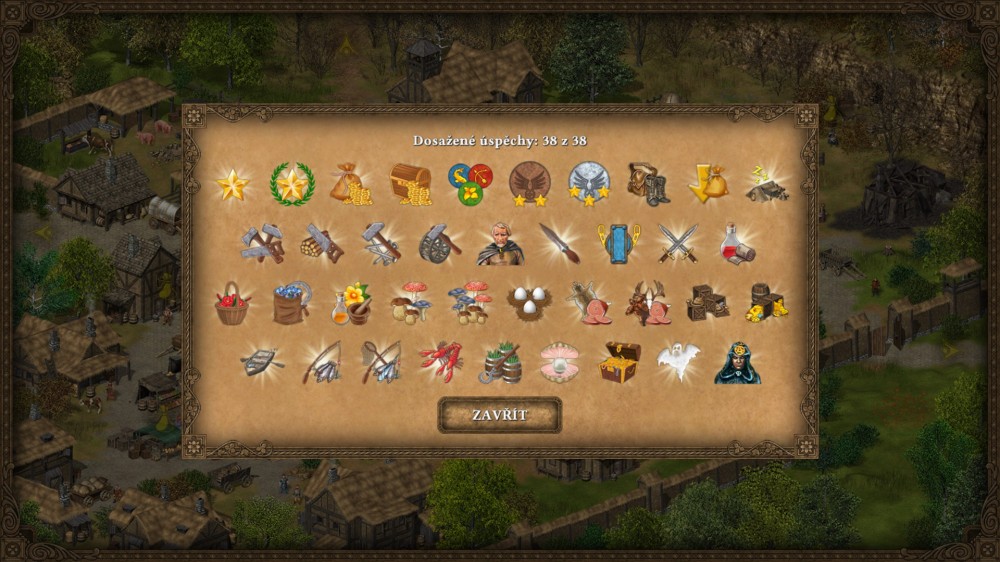Pick the red potion flask achievement
Screen dimensions: 1000x562
737,243
